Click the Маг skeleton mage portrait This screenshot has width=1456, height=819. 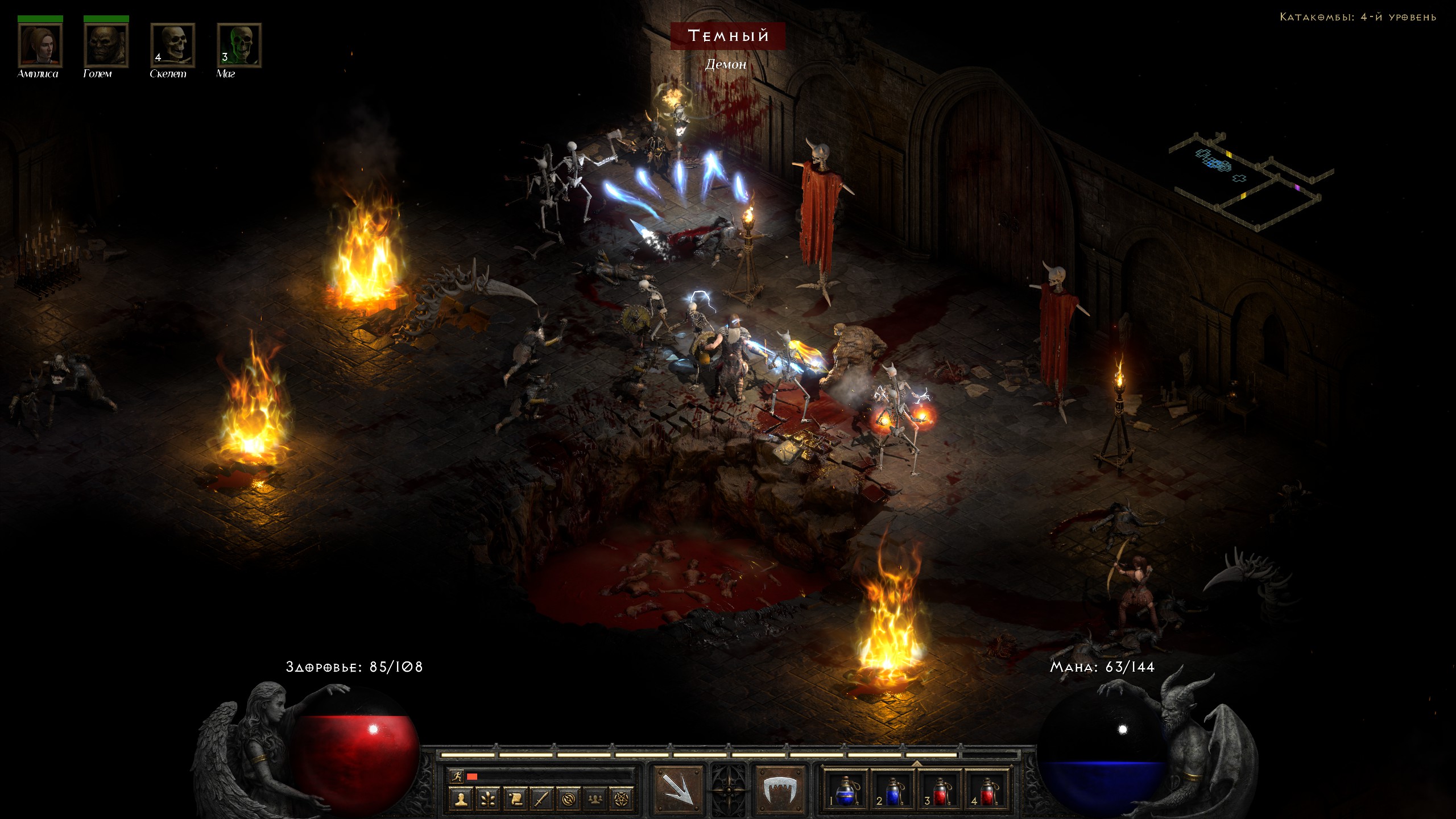point(239,45)
